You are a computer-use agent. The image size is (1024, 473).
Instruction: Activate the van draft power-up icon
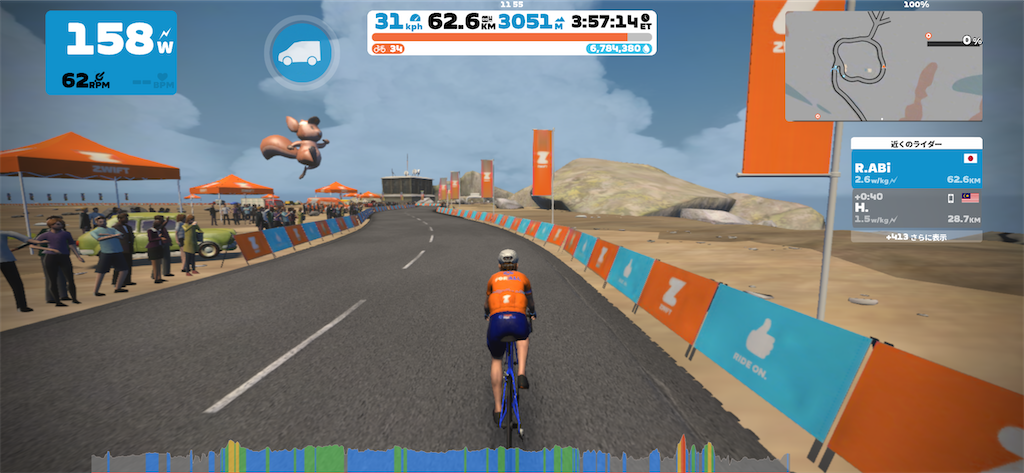click(x=295, y=53)
